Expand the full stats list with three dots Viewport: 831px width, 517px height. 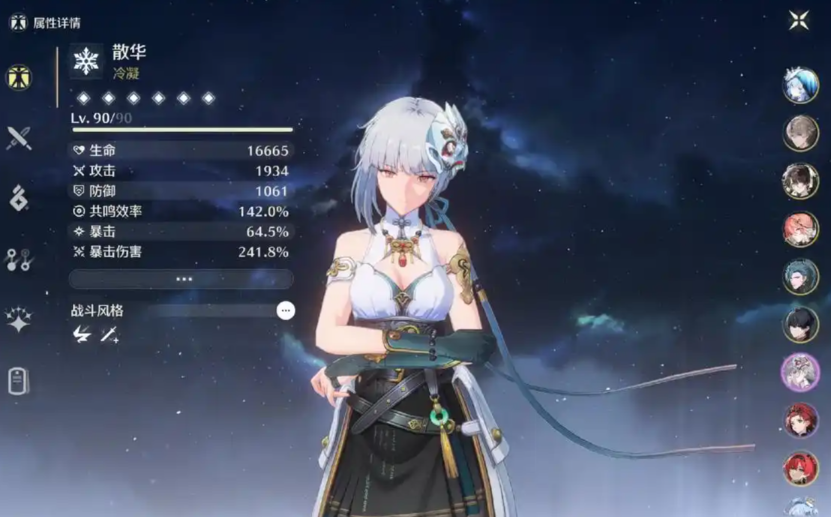(x=181, y=279)
